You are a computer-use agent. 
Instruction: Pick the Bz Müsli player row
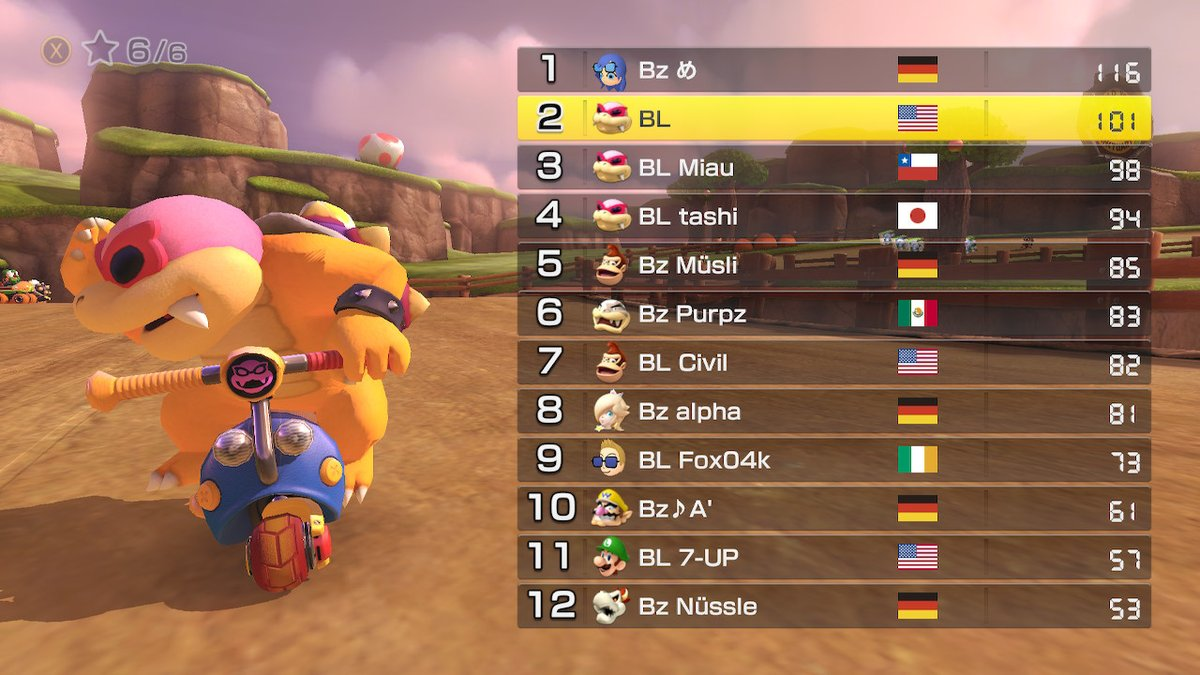(833, 265)
